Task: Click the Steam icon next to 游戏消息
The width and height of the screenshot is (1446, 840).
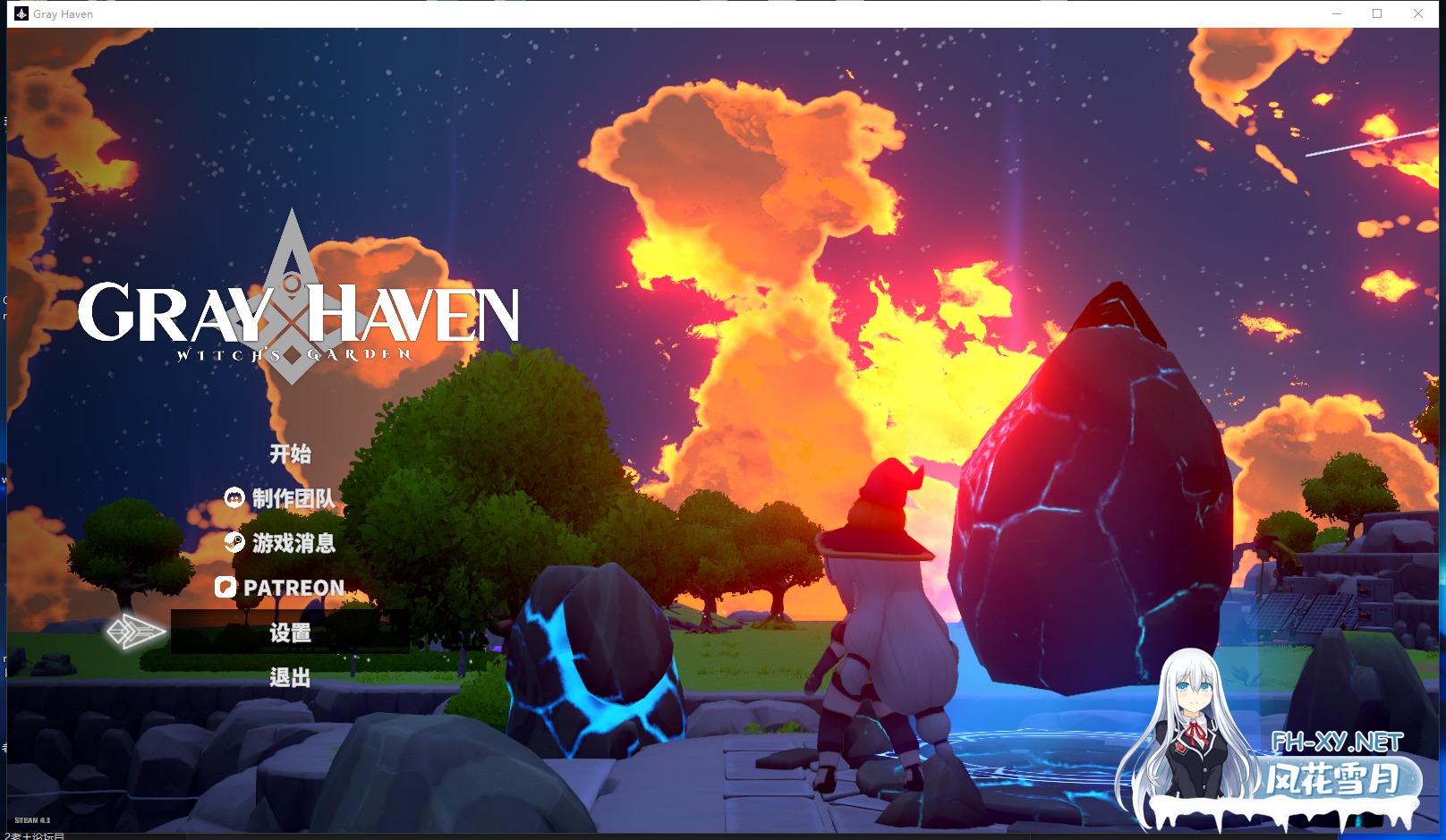Action: [234, 543]
